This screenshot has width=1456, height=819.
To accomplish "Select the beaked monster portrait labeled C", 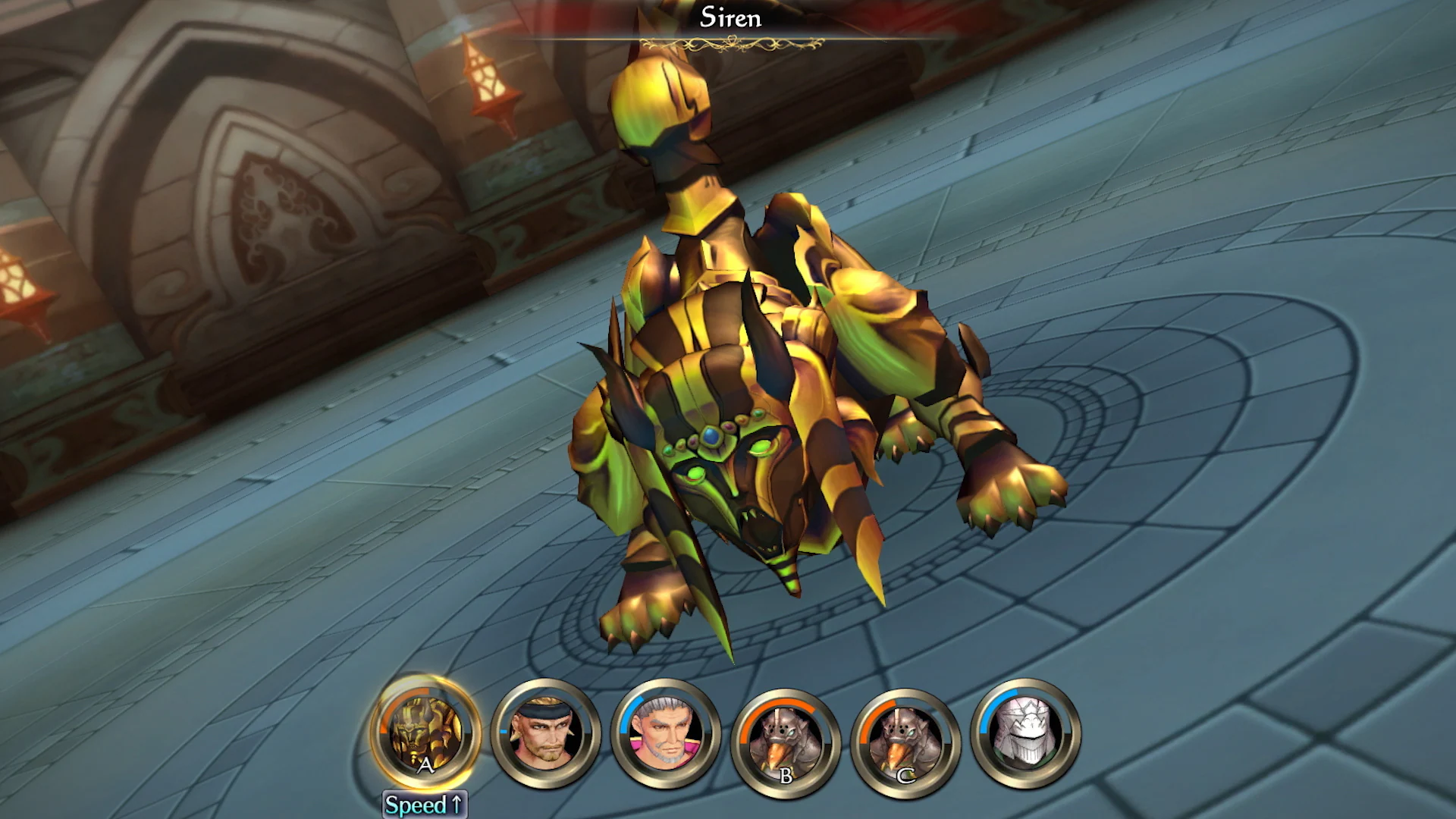I will 905,737.
